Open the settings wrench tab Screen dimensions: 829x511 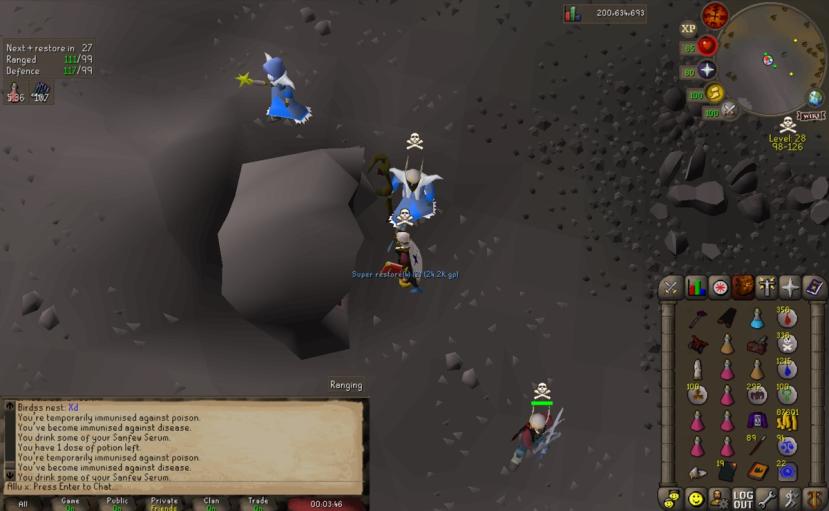tap(767, 498)
